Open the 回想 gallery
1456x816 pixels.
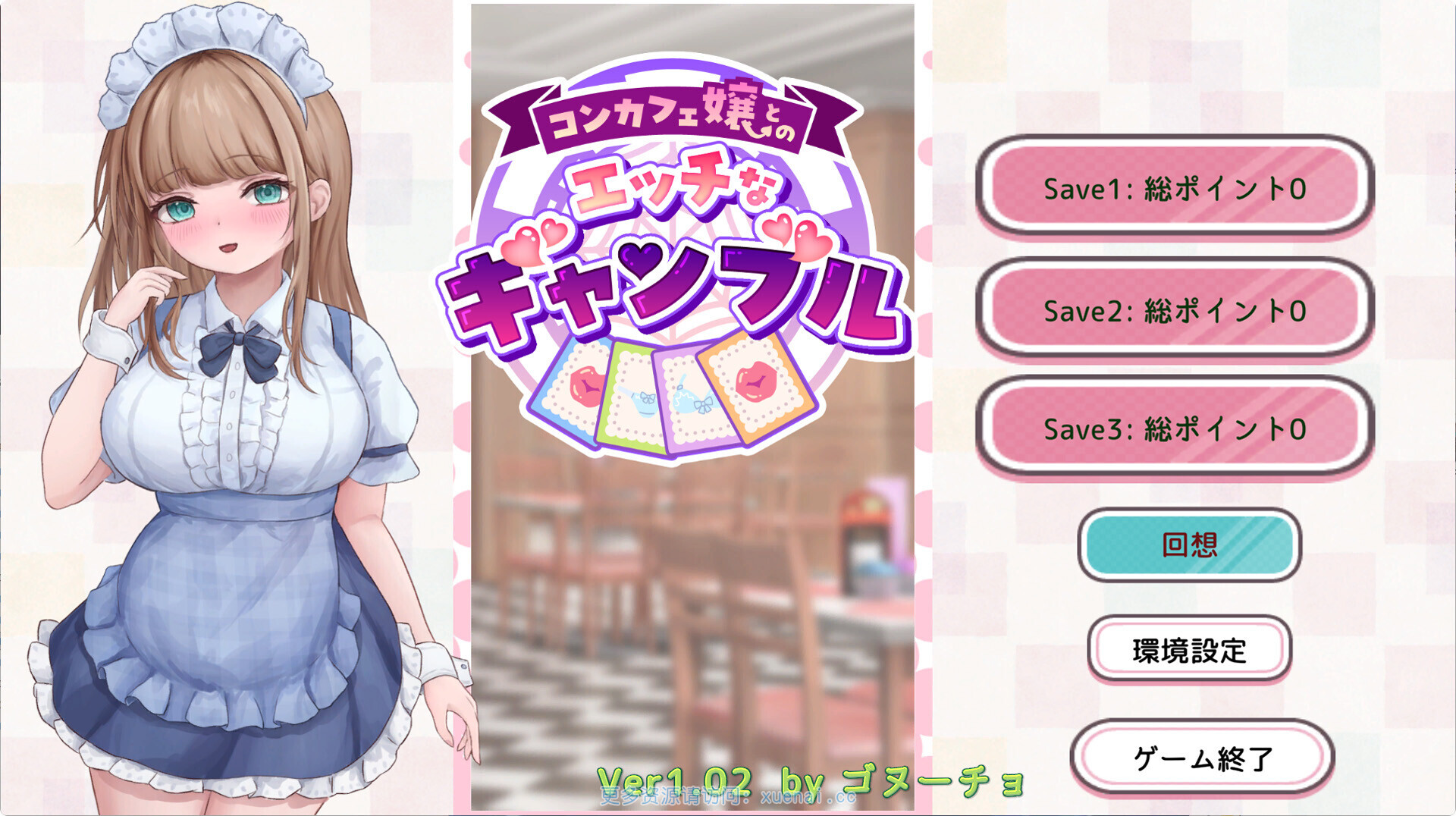(1189, 545)
